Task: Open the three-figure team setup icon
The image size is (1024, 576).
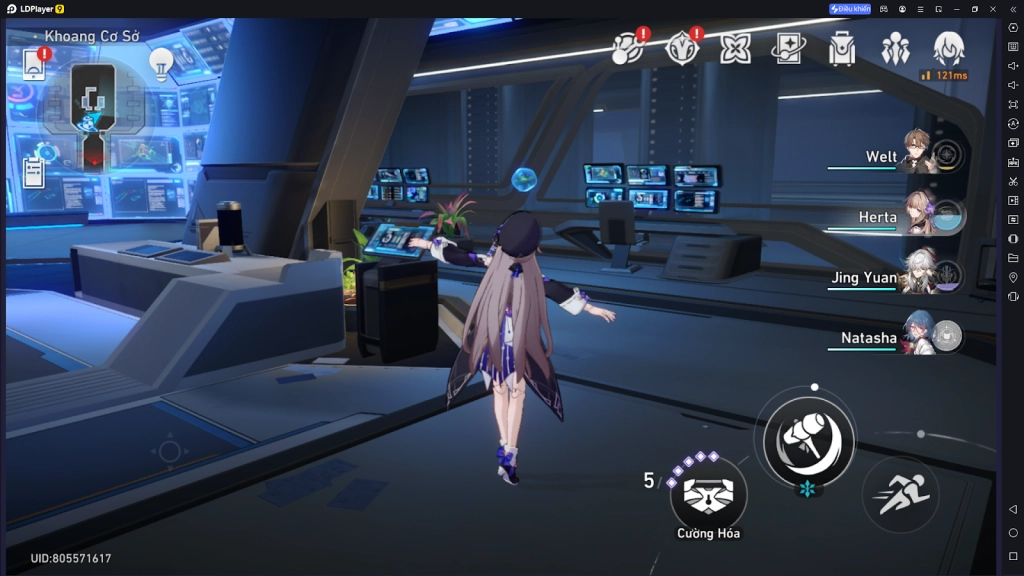Action: [x=895, y=48]
